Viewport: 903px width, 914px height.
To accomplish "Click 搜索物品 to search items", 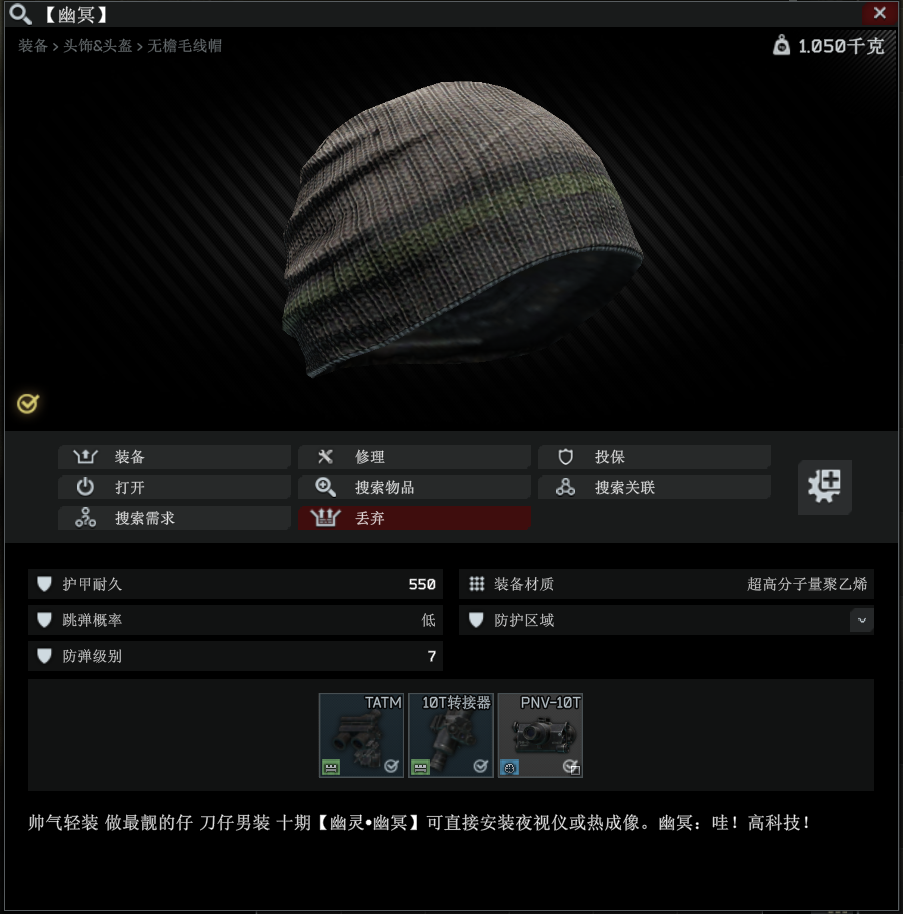I will (414, 488).
